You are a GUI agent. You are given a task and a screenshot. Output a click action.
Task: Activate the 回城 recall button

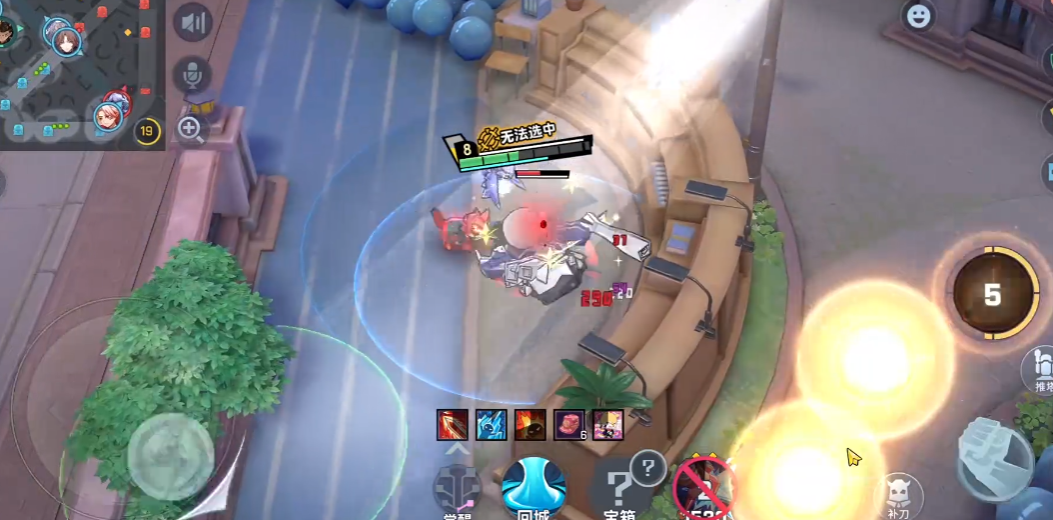point(534,488)
